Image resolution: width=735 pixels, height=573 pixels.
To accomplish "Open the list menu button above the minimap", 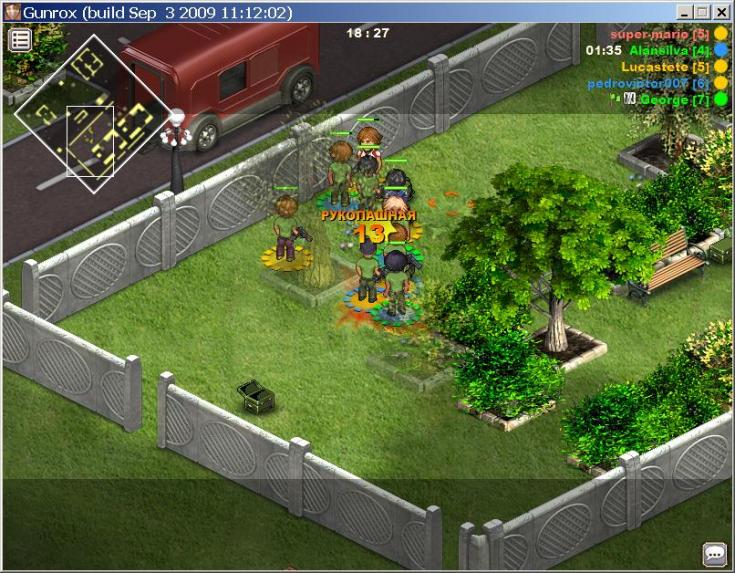I will pyautogui.click(x=20, y=40).
